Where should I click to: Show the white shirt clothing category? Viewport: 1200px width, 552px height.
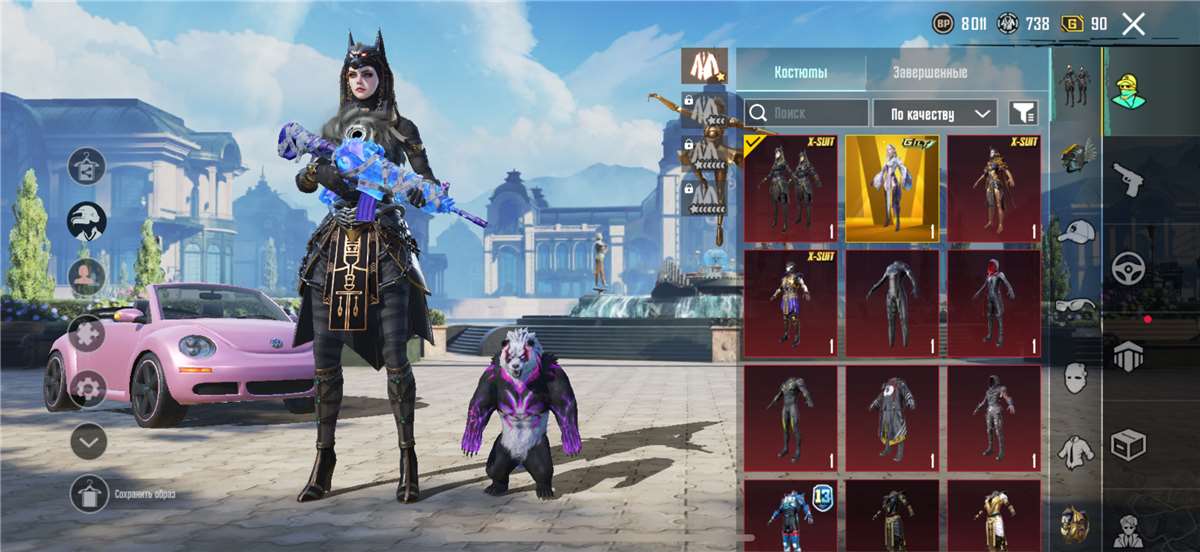pyautogui.click(x=1075, y=450)
